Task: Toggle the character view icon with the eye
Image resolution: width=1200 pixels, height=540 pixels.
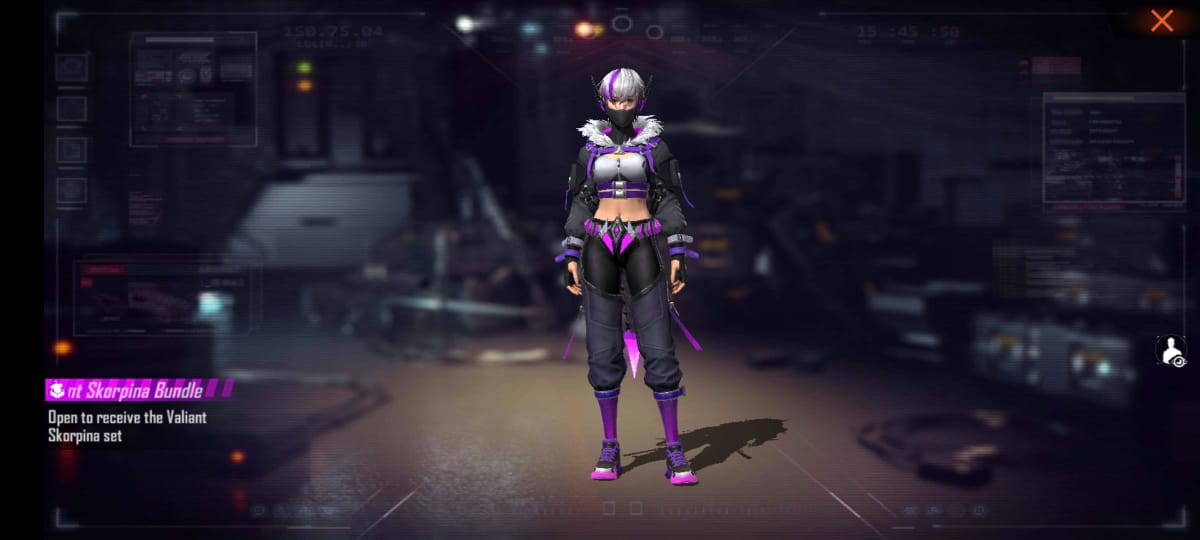Action: [x=1171, y=351]
